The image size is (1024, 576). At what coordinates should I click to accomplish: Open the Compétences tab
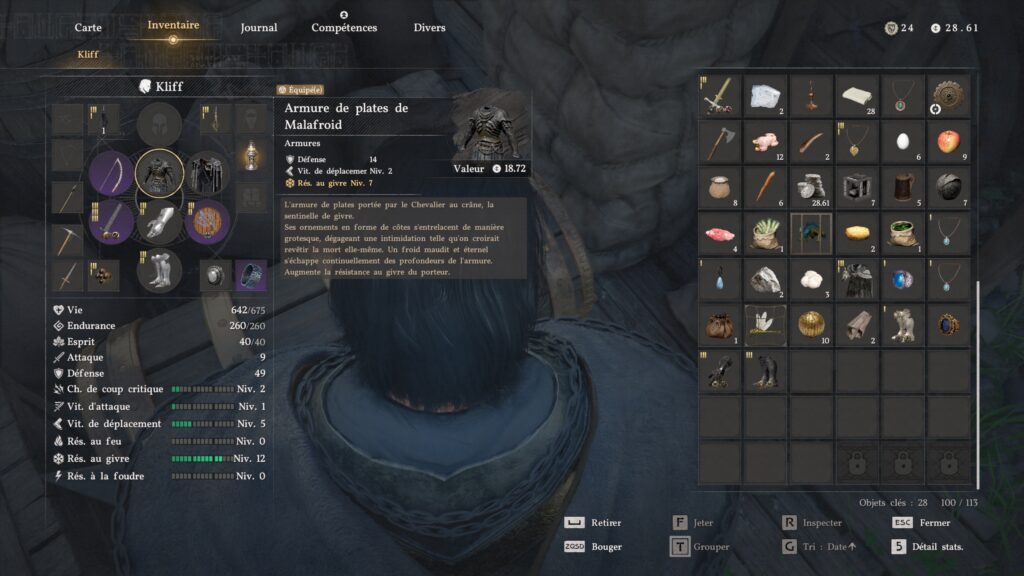click(x=344, y=28)
